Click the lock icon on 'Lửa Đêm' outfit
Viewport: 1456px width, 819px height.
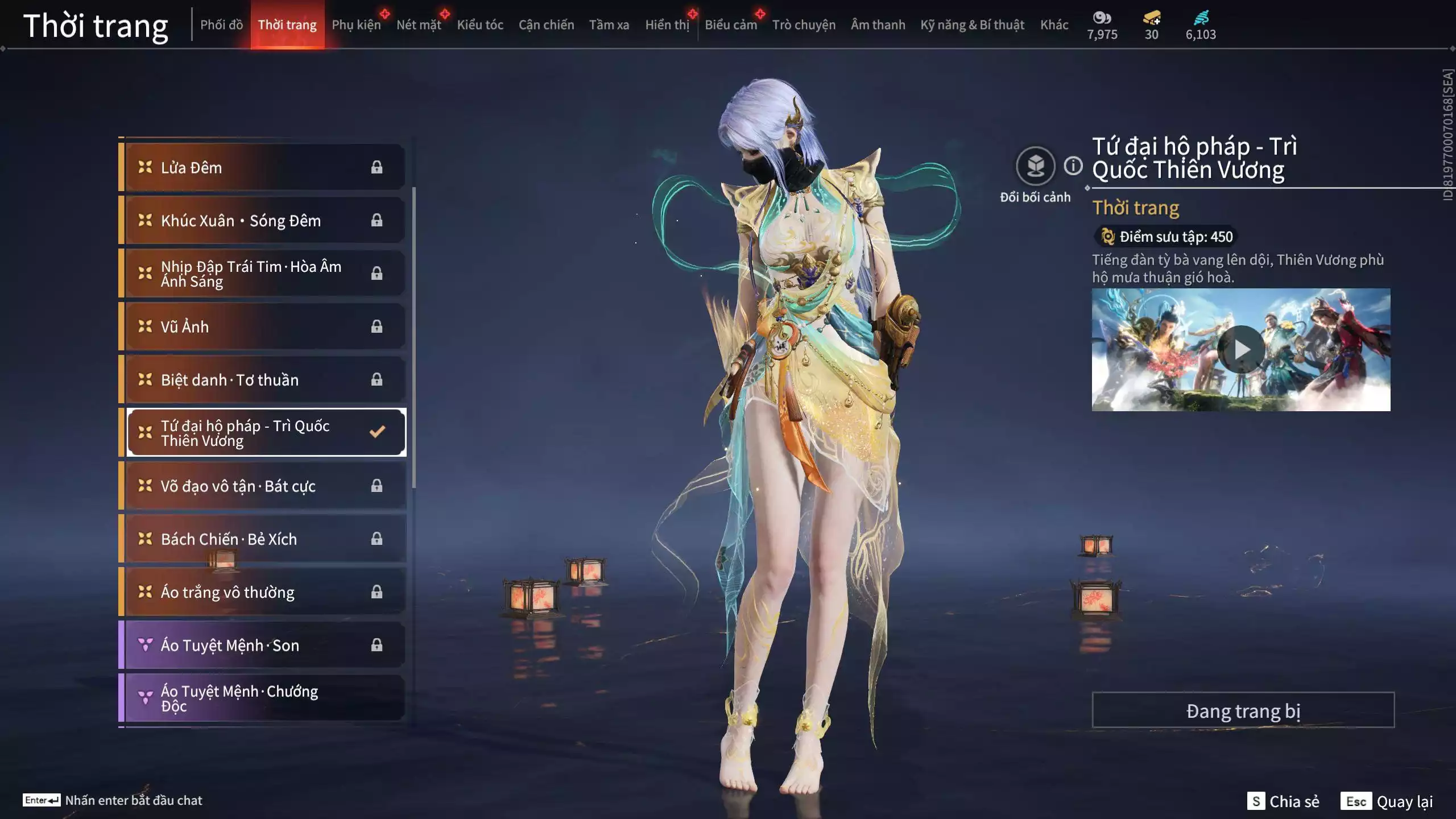pyautogui.click(x=375, y=167)
